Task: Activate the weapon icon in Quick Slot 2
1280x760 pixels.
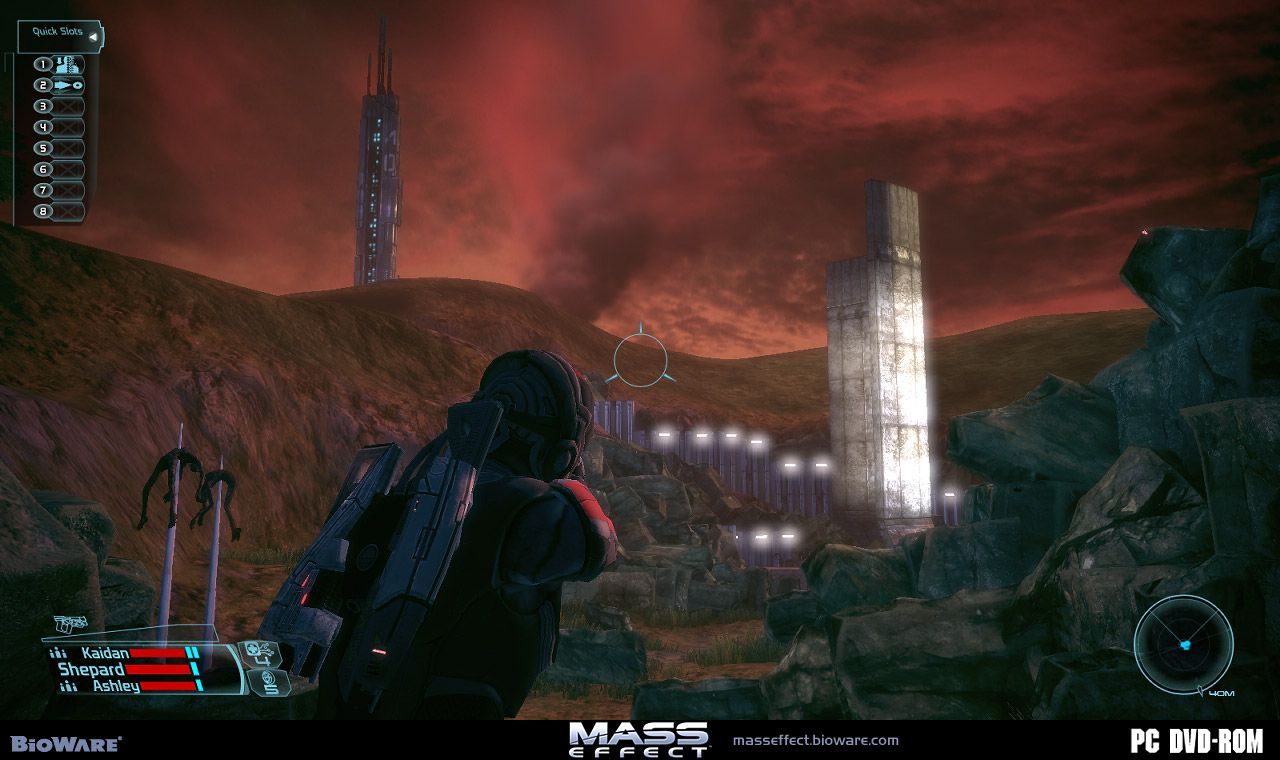Action: tap(68, 85)
